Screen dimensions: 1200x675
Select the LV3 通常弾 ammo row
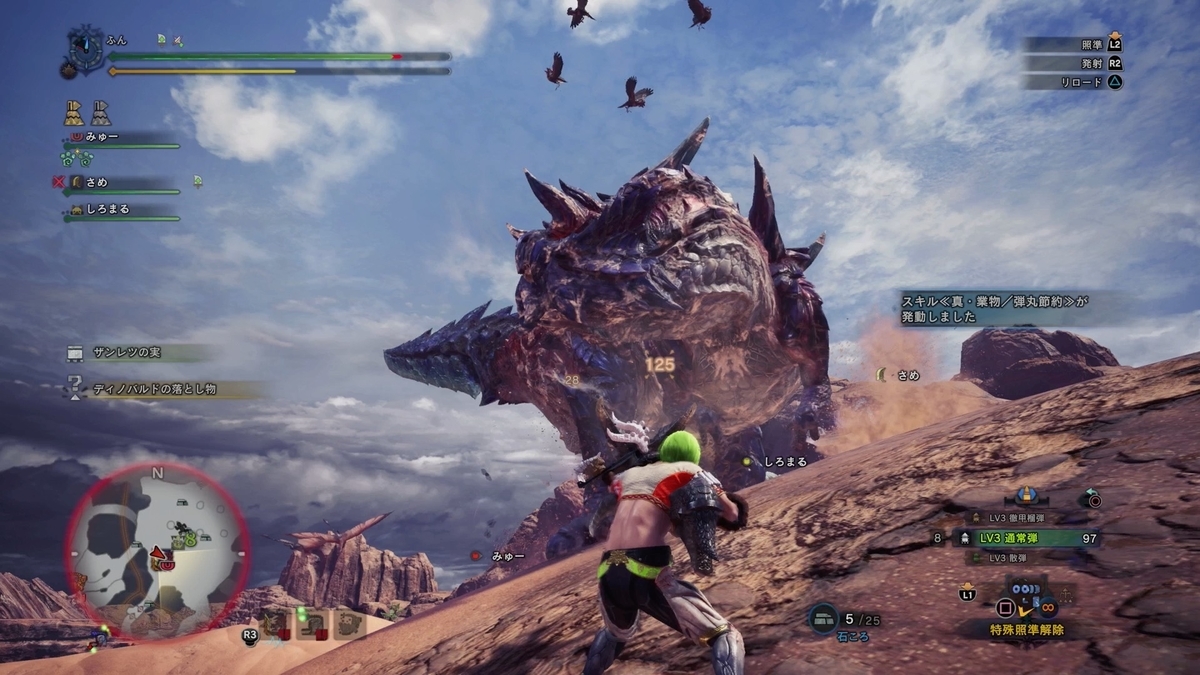pyautogui.click(x=1030, y=538)
